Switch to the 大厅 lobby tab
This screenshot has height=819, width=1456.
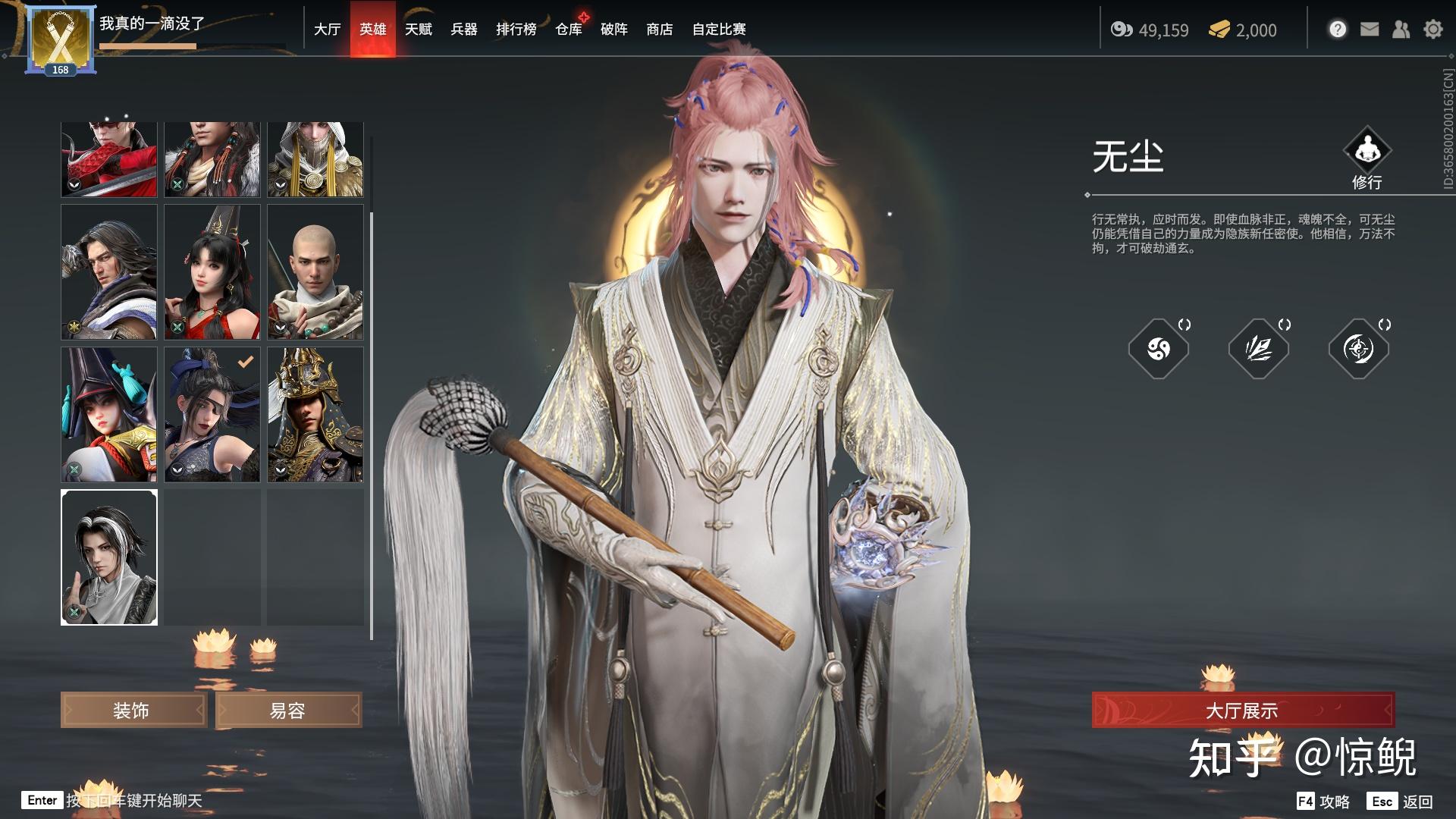[x=327, y=30]
